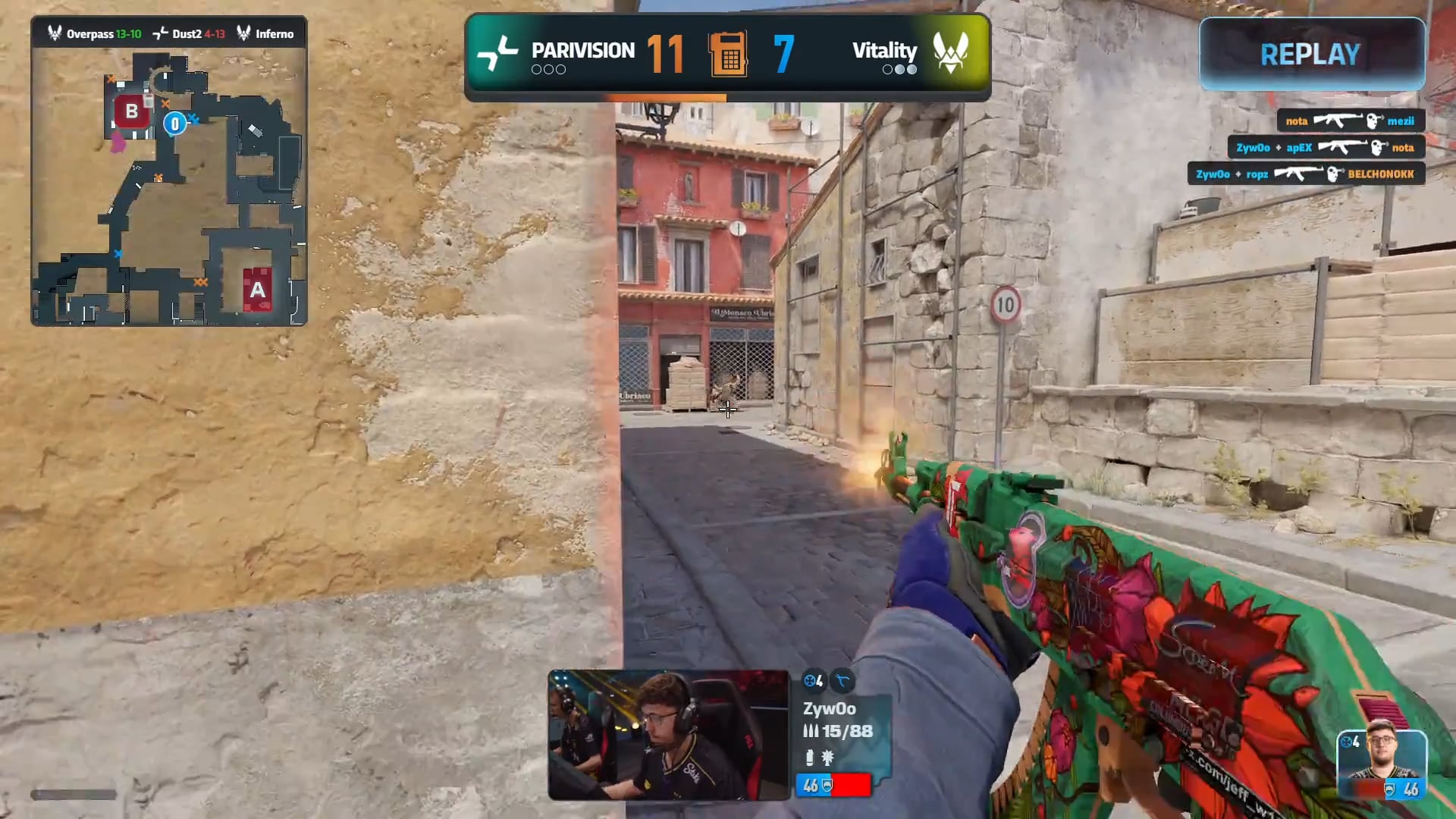The width and height of the screenshot is (1456, 819).
Task: Select the BELCHONOKK kill feed entry
Action: pos(1305,174)
